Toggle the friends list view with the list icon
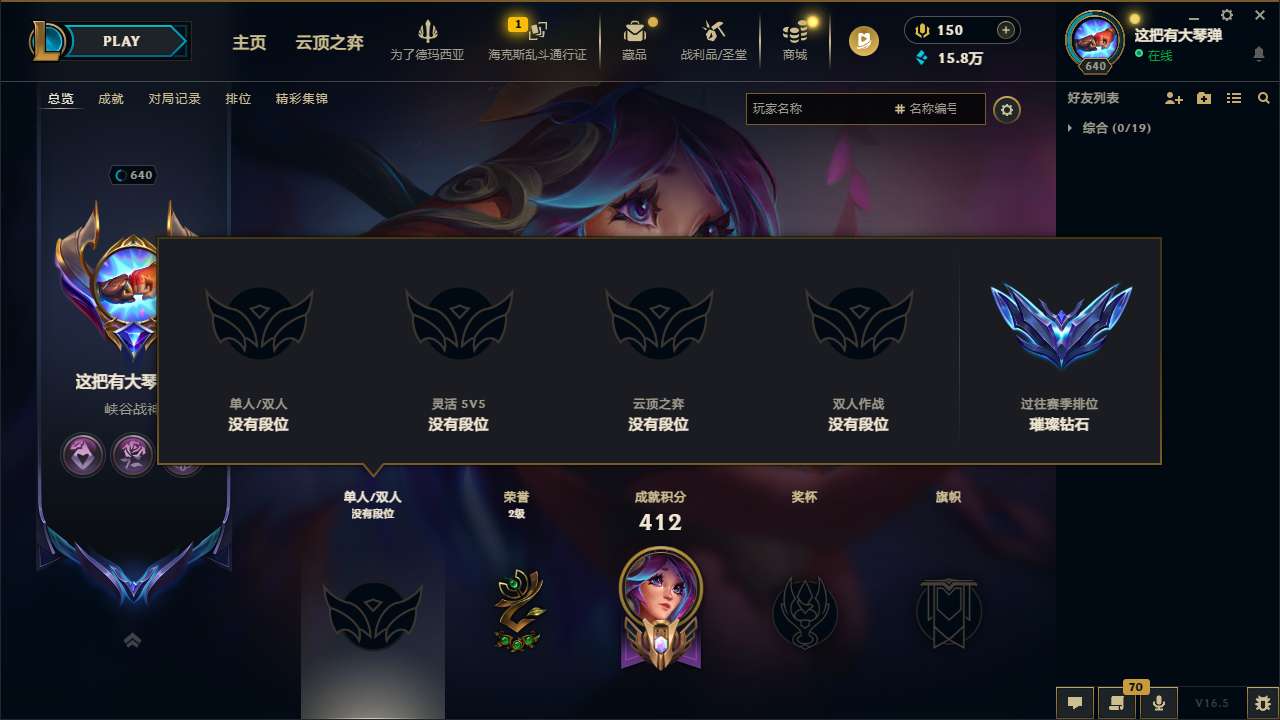 tap(1233, 98)
